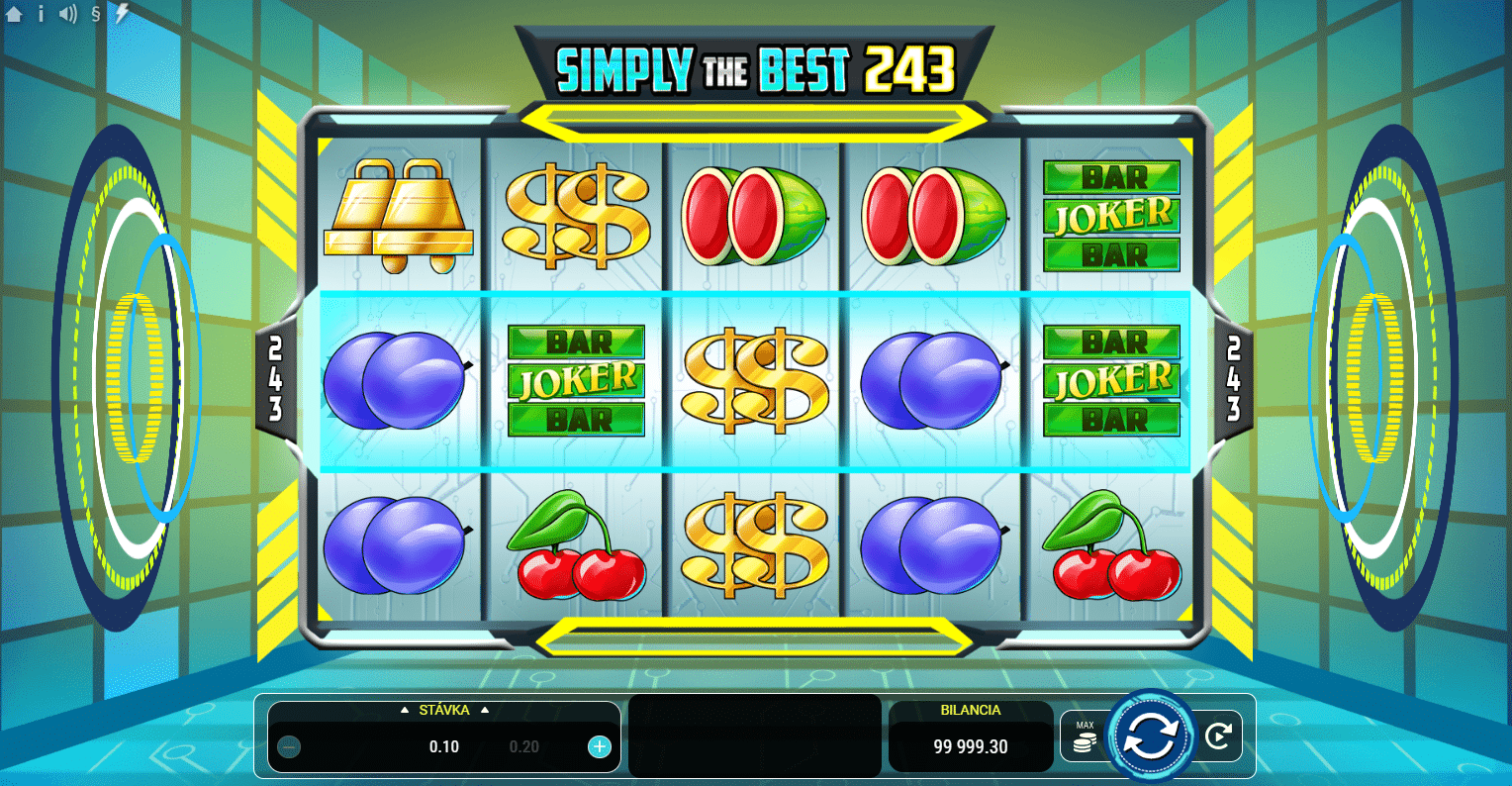The width and height of the screenshot is (1512, 786).
Task: Click the second STÁVKA arrow
Action: pos(485,710)
